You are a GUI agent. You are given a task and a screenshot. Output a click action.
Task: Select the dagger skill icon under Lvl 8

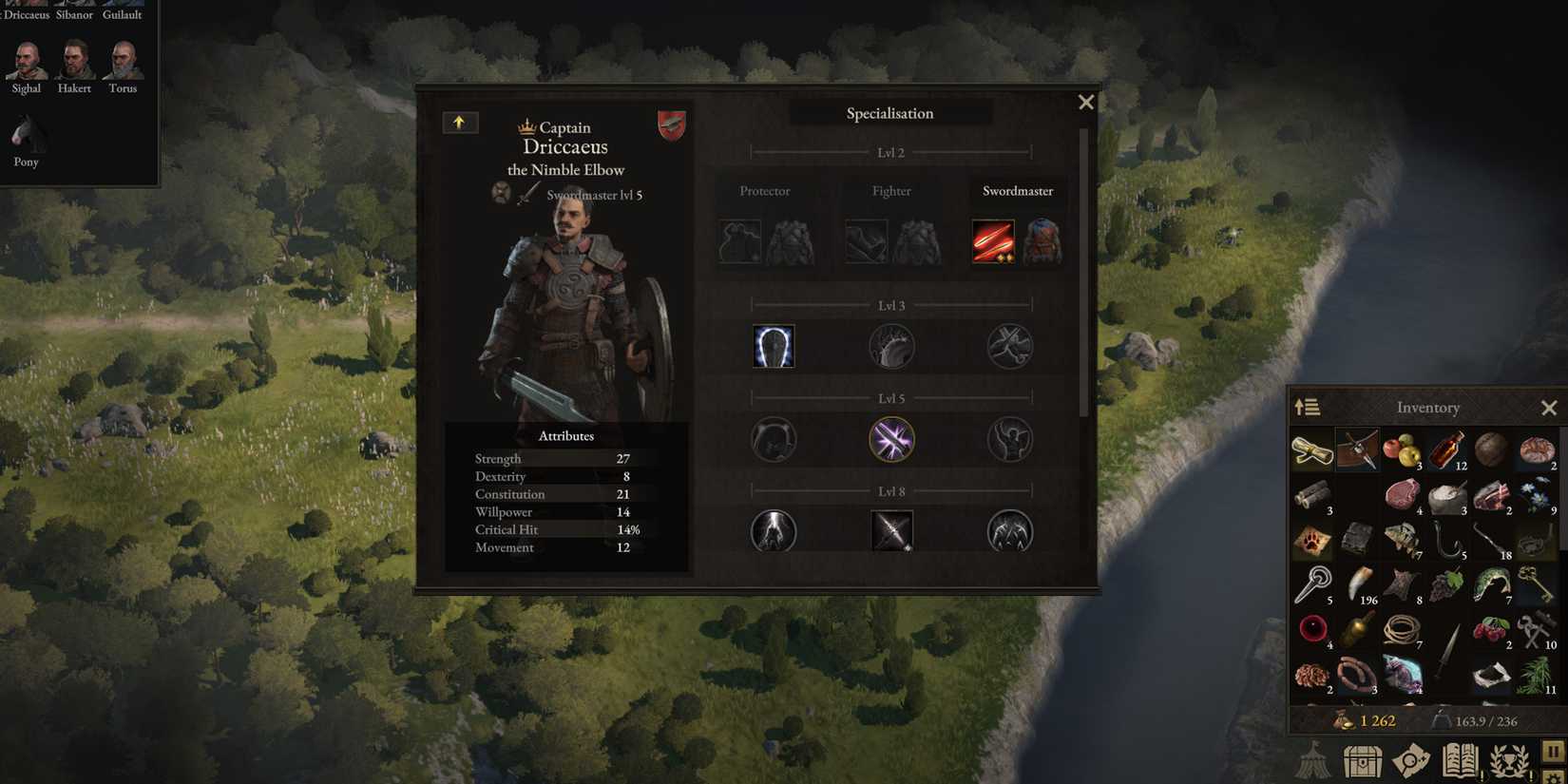point(891,530)
